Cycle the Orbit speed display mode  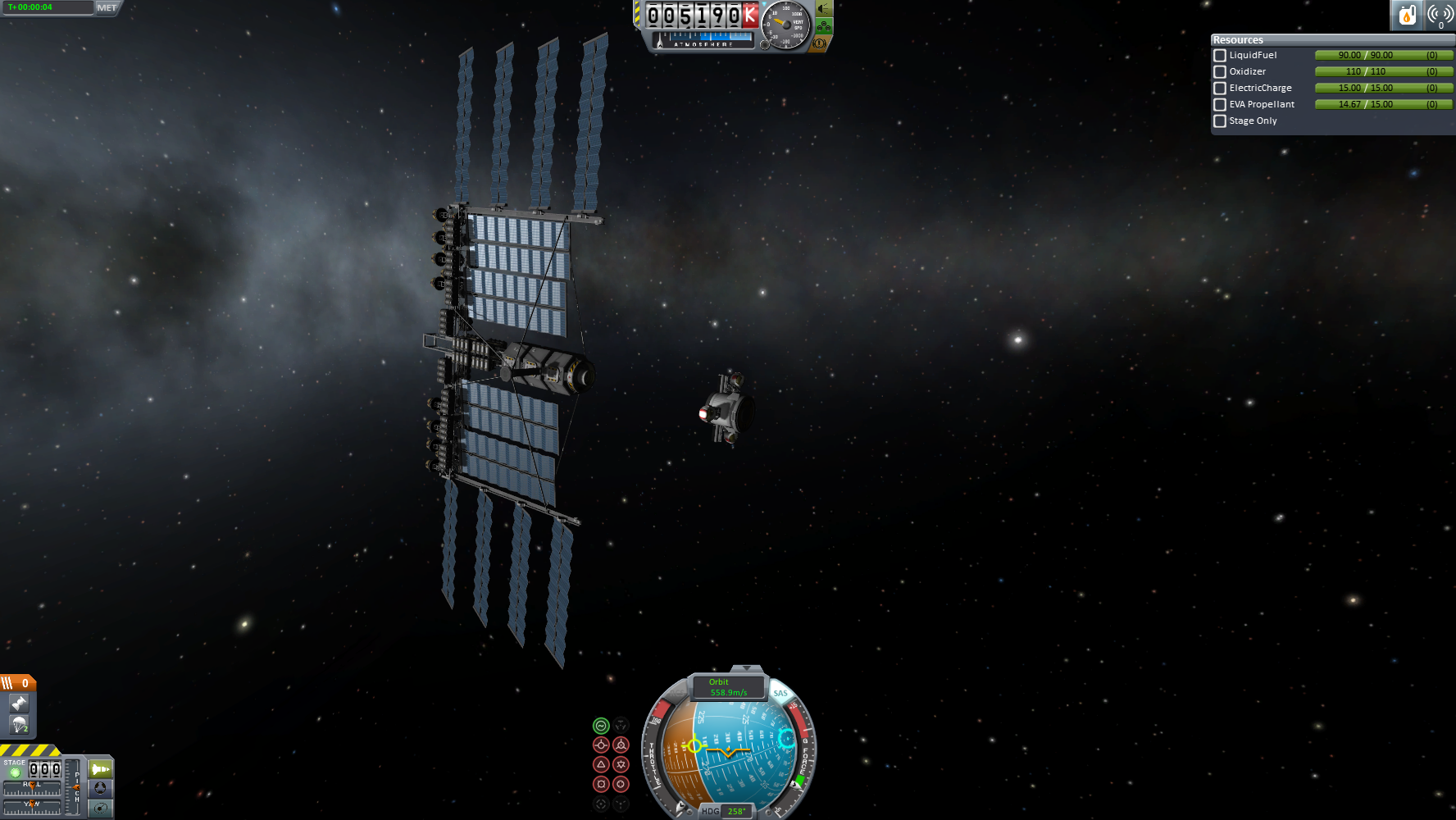[x=728, y=687]
